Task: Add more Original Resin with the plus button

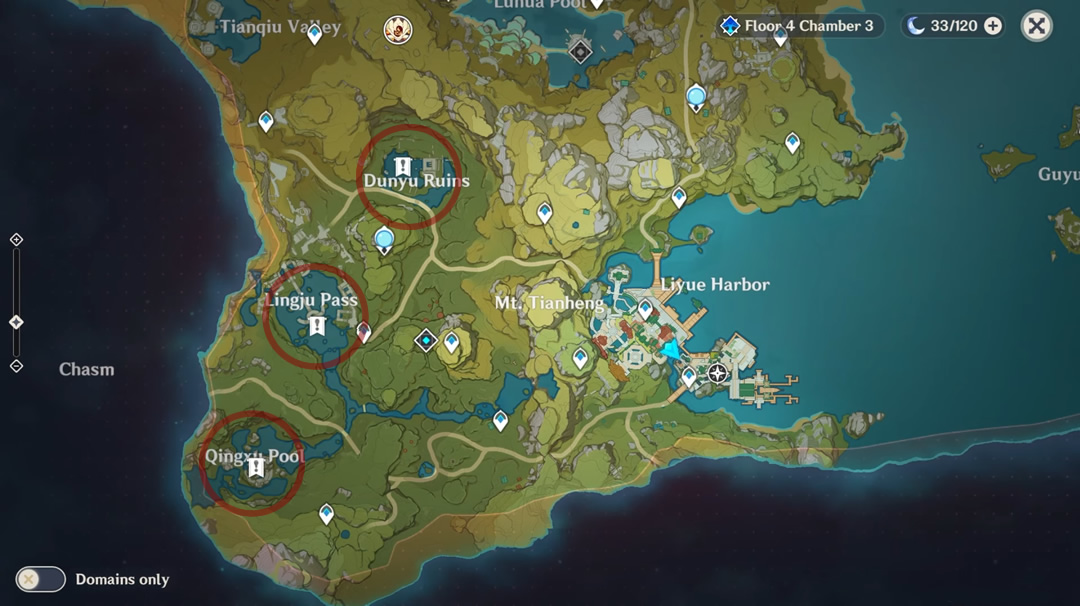Action: (x=993, y=26)
